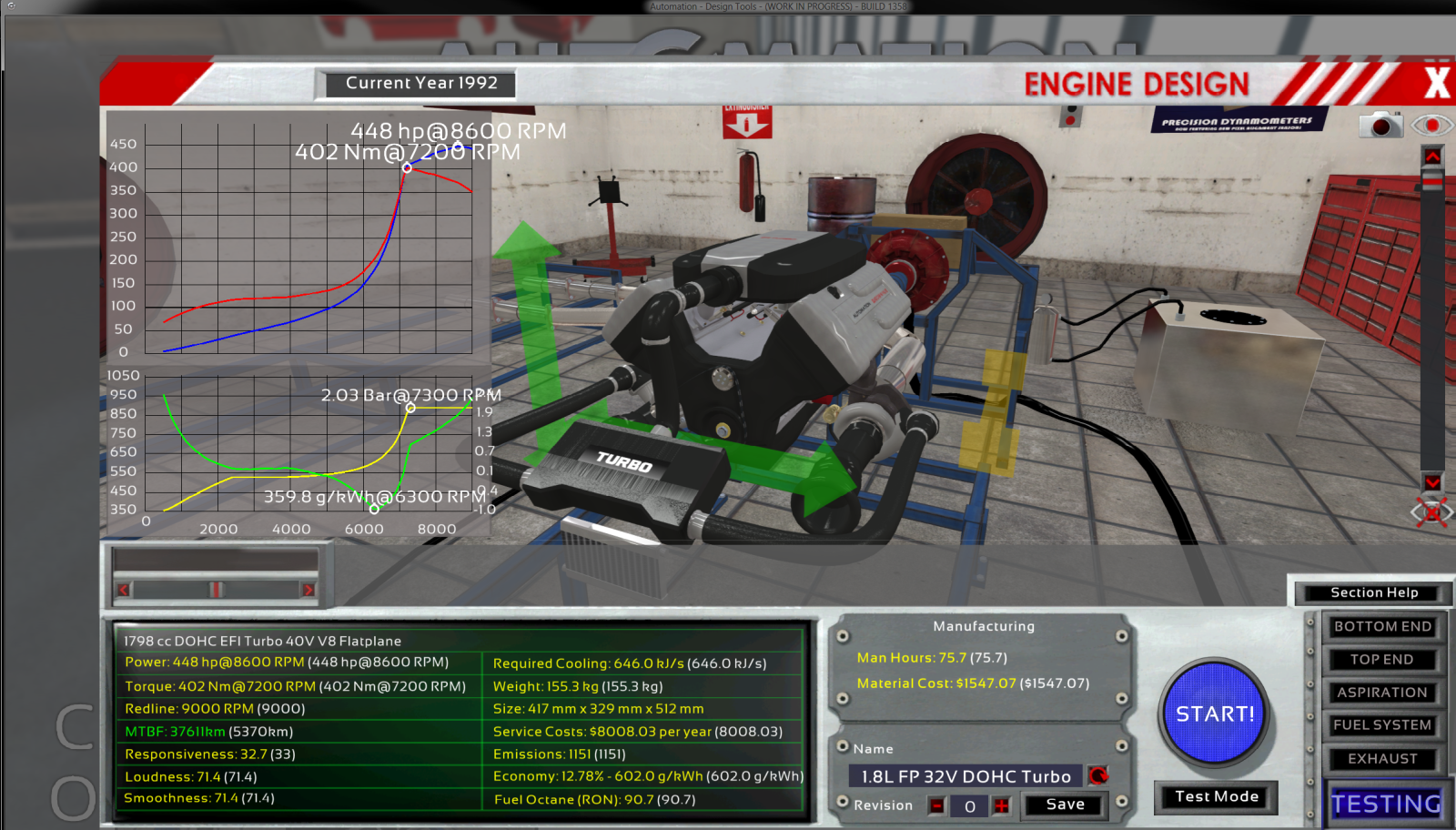The image size is (1456, 830).
Task: Take a screenshot with the camera icon
Action: click(x=1380, y=126)
